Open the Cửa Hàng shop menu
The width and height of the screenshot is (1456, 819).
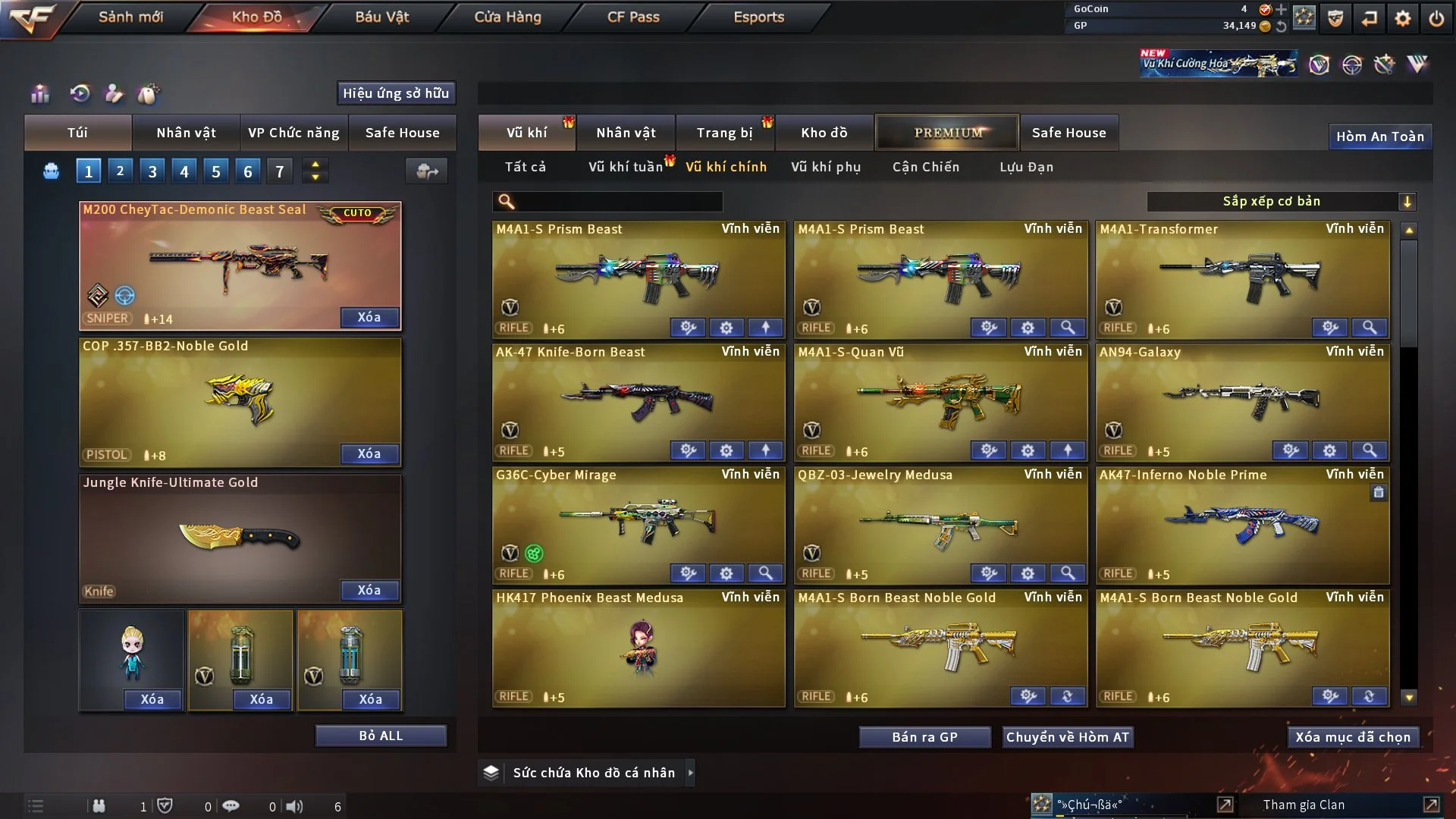(507, 17)
